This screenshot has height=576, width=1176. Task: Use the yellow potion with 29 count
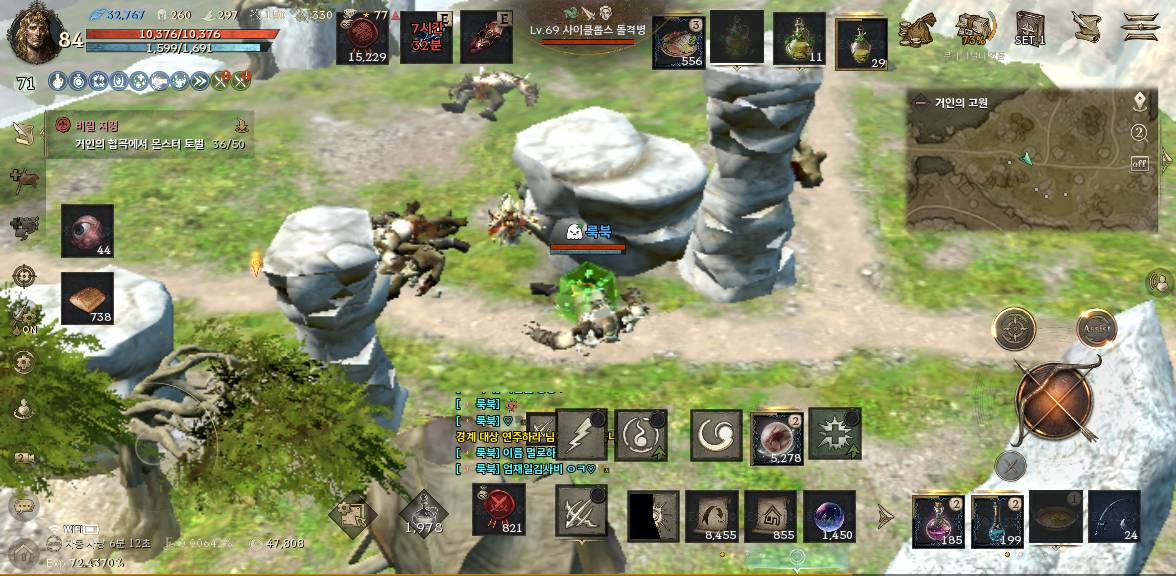(861, 43)
